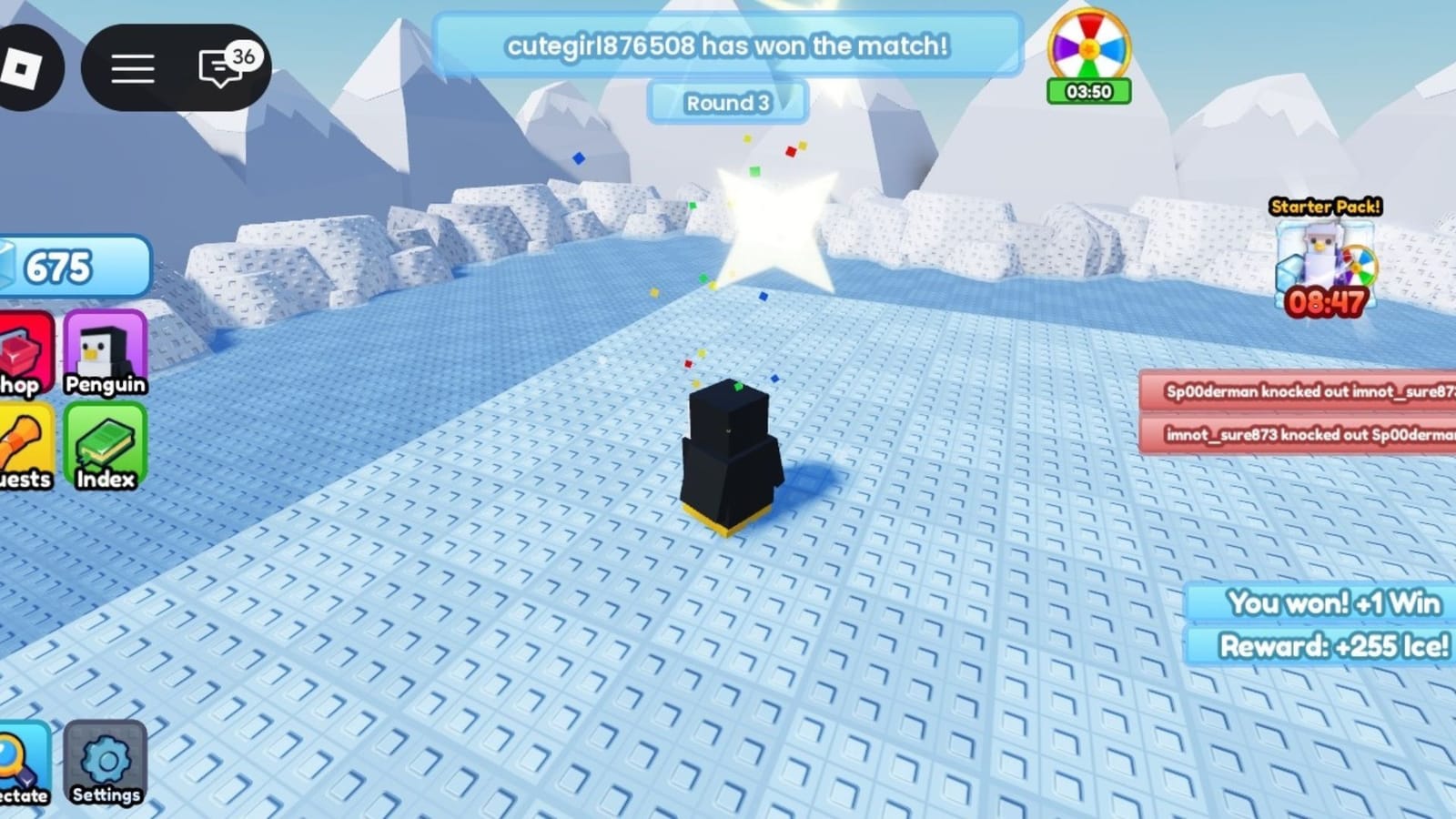
Task: Click the imnot_sure873 knockout message
Action: click(x=1301, y=437)
